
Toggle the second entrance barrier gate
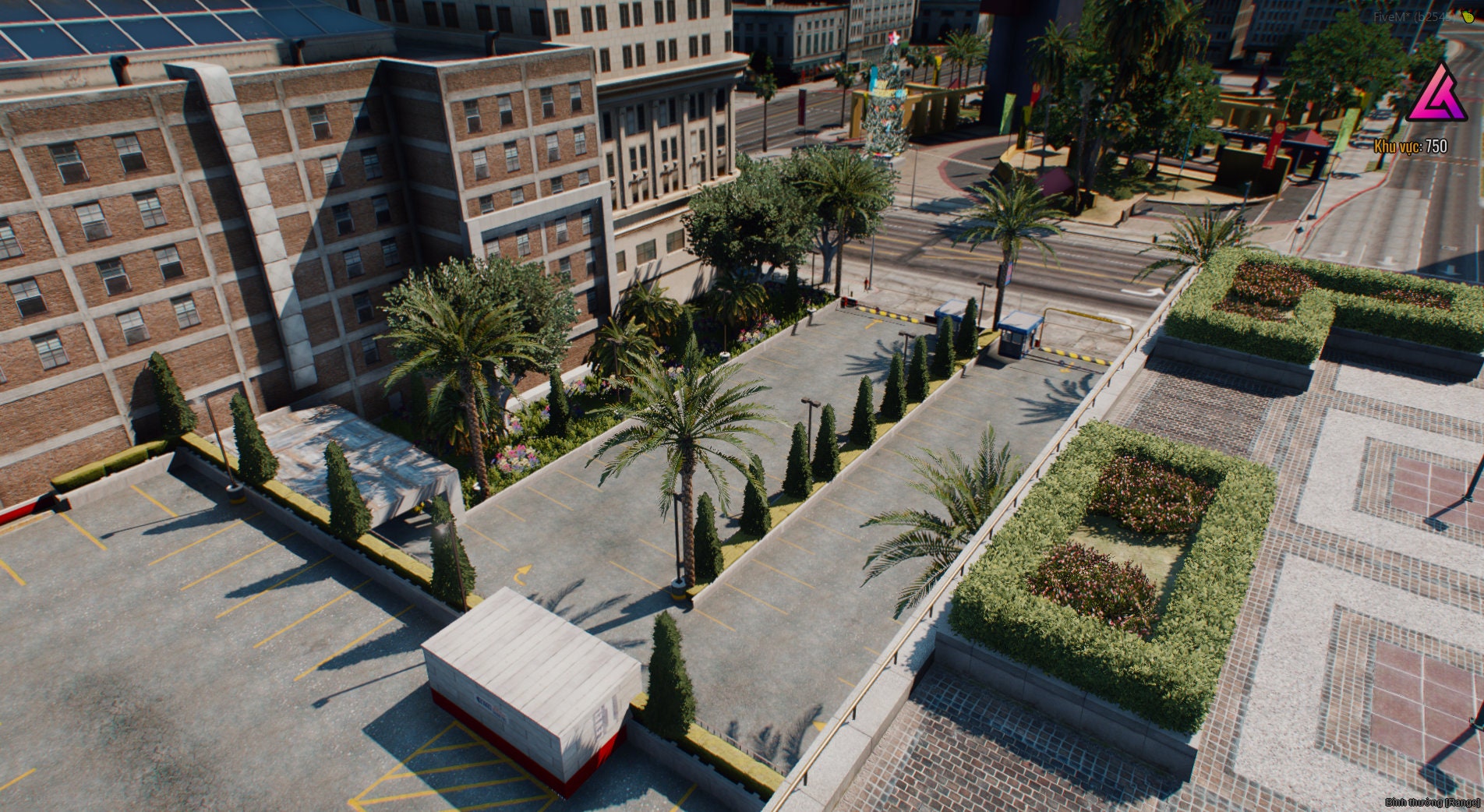click(1076, 355)
